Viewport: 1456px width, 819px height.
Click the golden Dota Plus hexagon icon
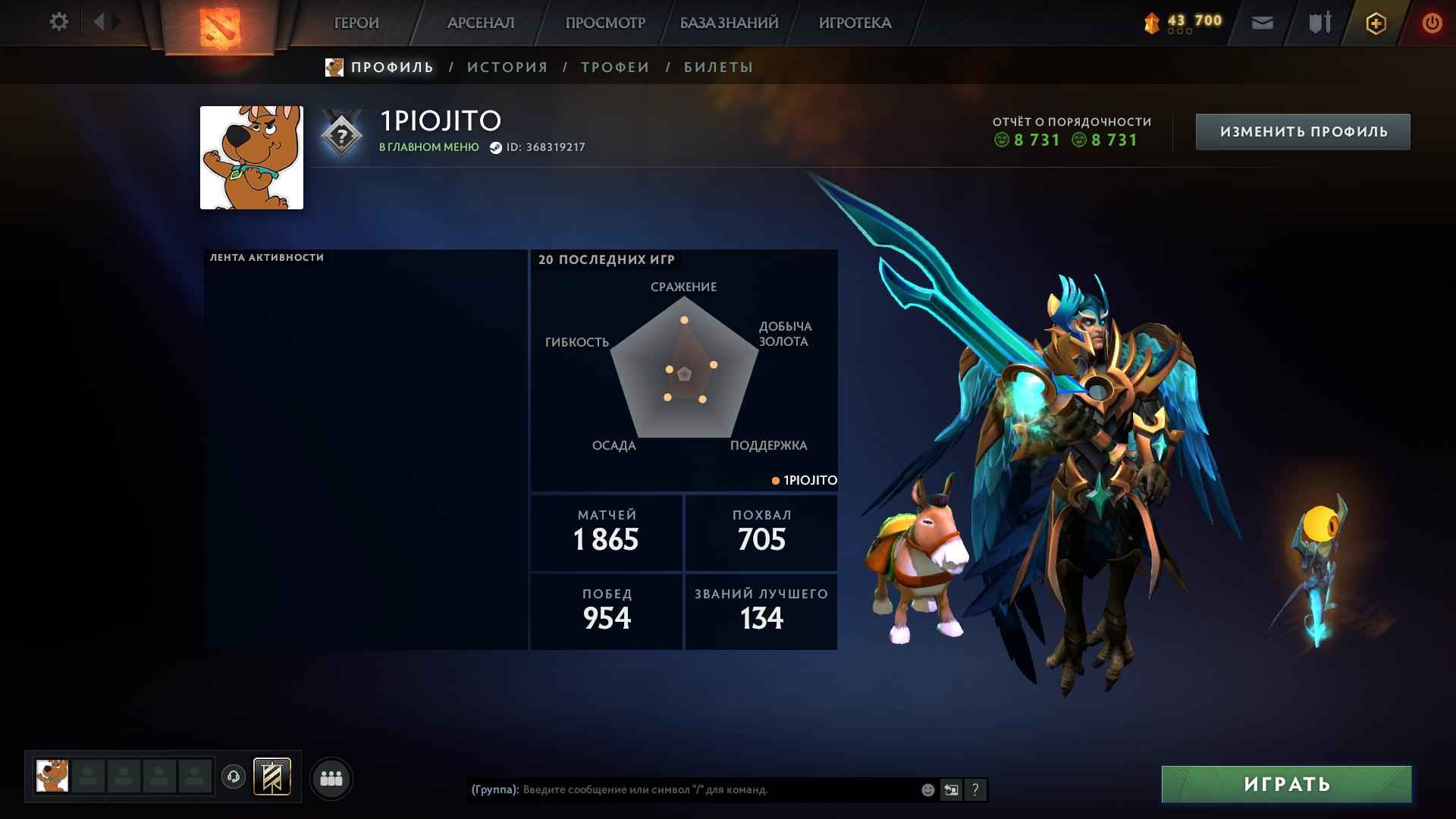(x=1375, y=23)
